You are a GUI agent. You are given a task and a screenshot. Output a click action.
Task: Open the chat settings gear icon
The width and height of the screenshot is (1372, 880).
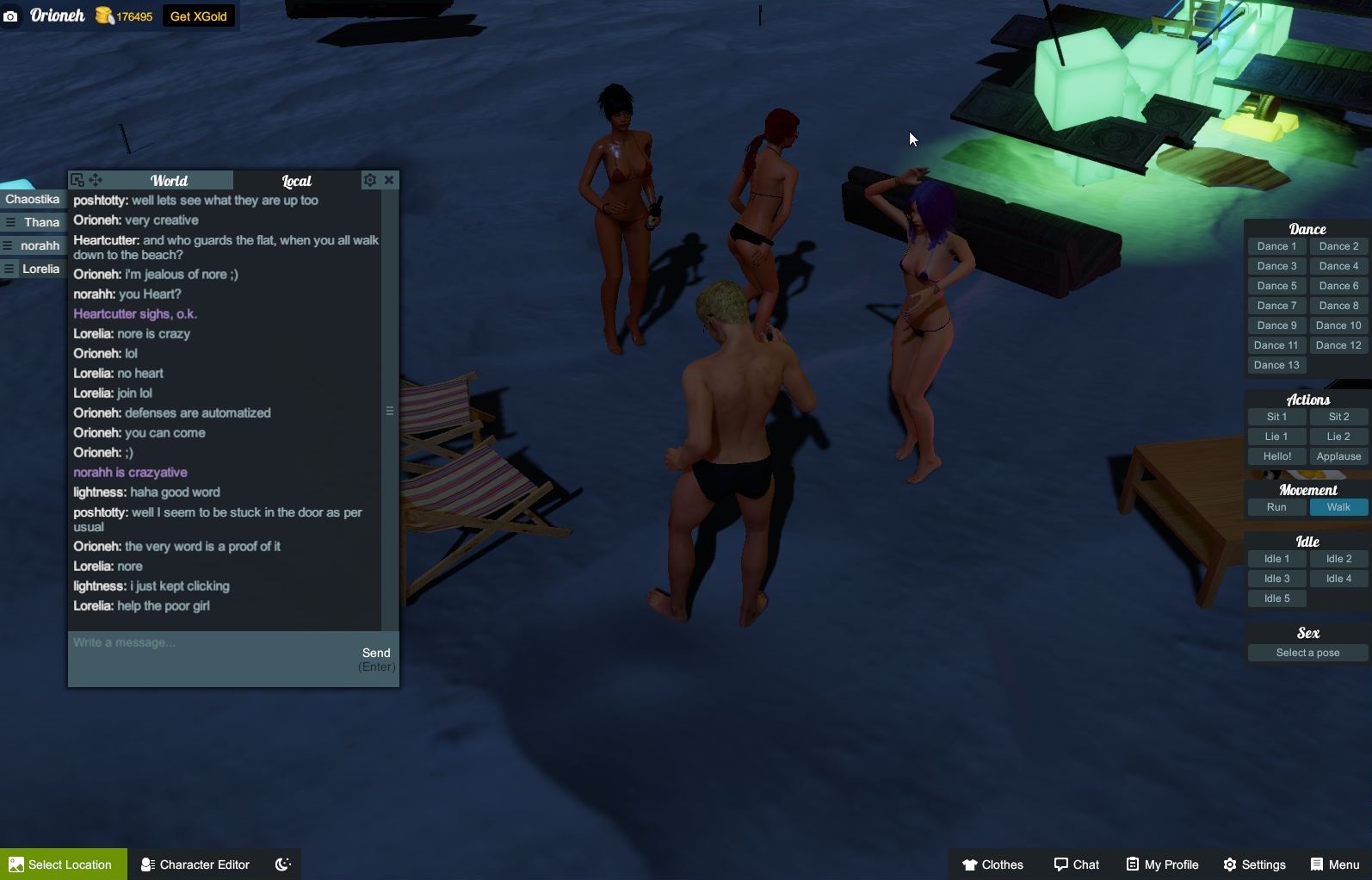(x=370, y=180)
